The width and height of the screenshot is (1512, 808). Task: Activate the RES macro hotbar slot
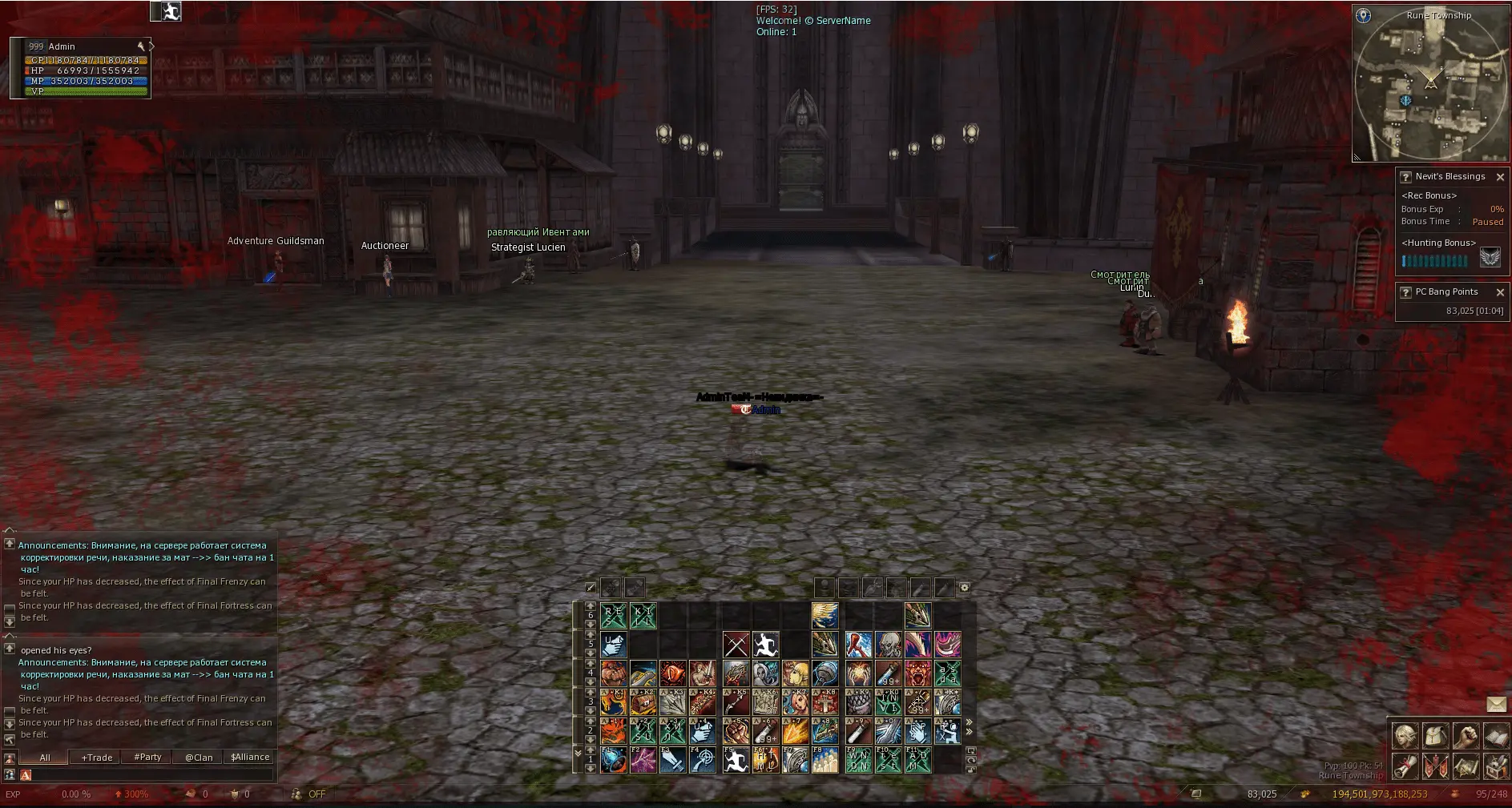[614, 615]
